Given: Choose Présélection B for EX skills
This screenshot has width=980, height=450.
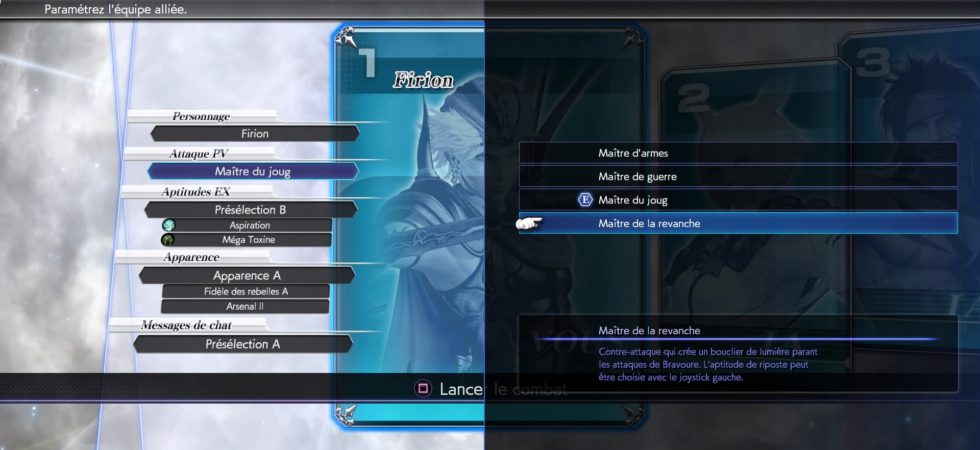Looking at the screenshot, I should coord(250,210).
